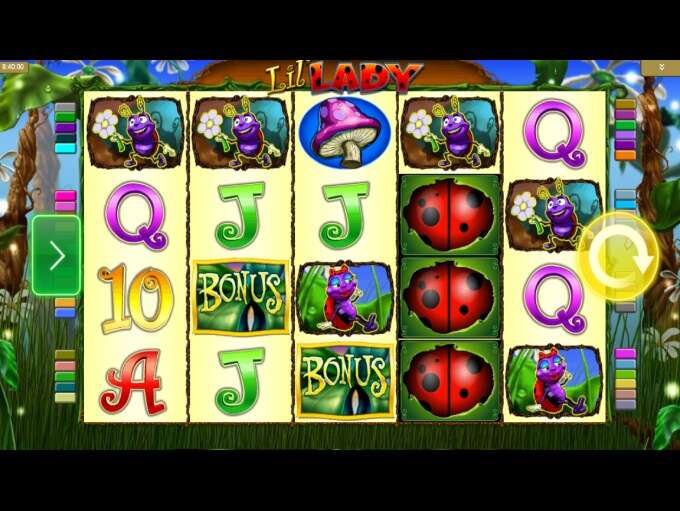Expand the double-chevron dropdown tab
This screenshot has width=680, height=511.
click(660, 67)
